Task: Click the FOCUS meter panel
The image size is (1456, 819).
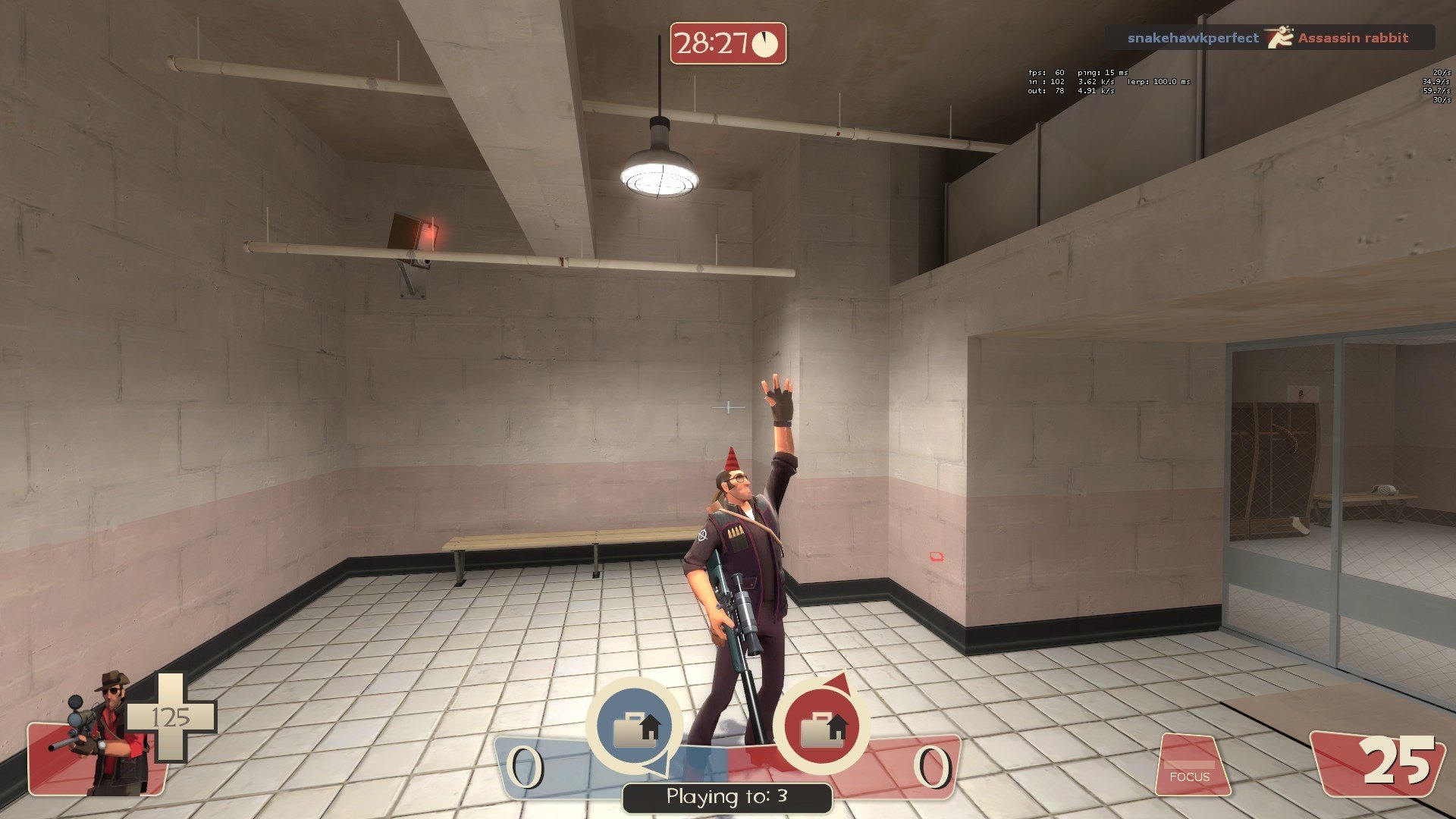Action: click(1191, 766)
